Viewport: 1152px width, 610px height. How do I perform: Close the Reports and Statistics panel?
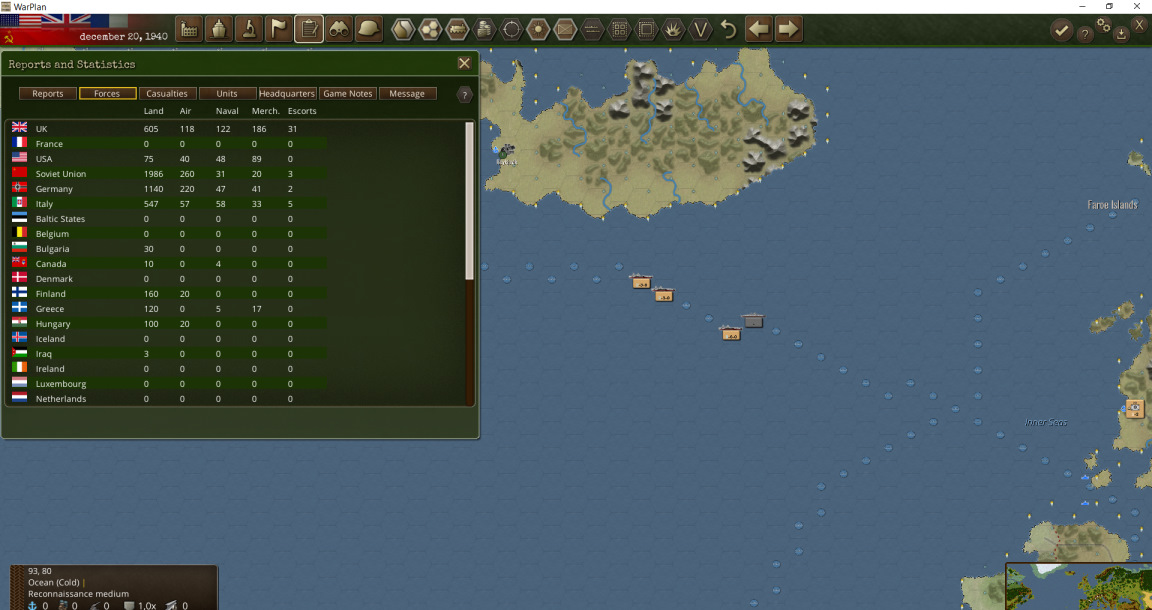[464, 63]
